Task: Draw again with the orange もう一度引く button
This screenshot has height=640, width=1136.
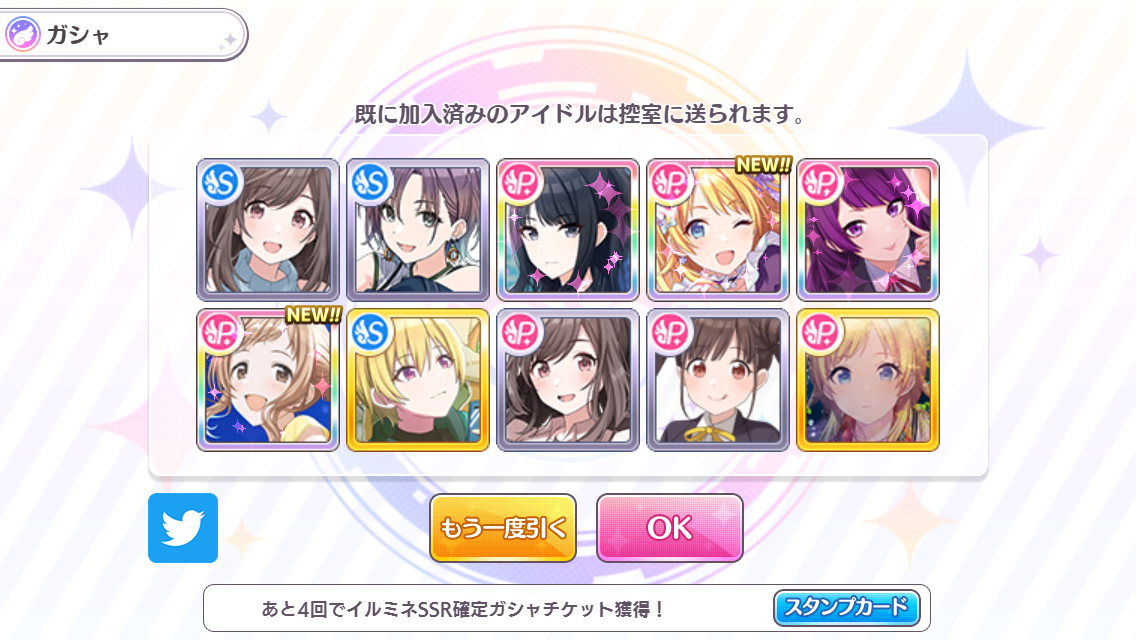Action: point(503,528)
